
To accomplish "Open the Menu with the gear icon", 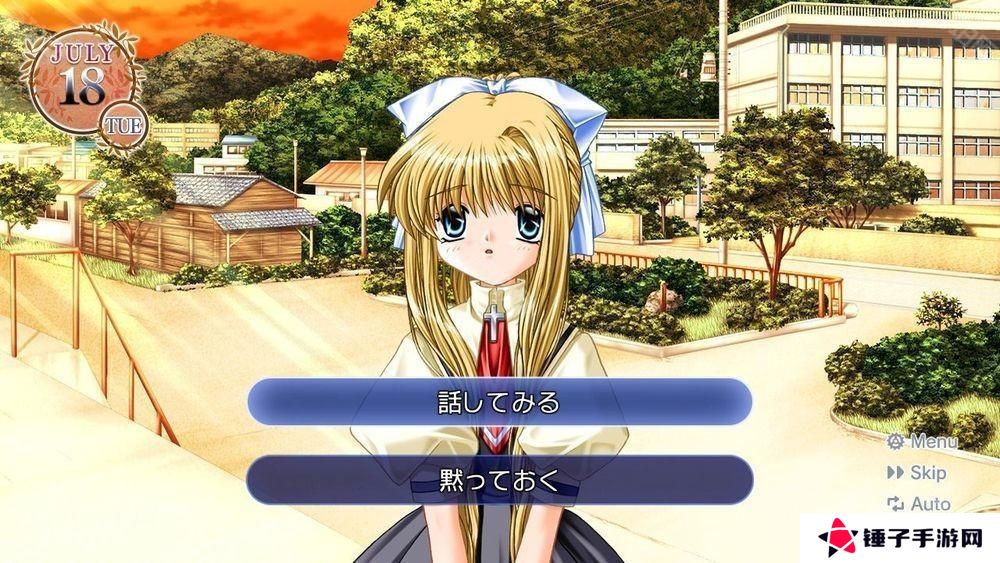I will point(922,441).
